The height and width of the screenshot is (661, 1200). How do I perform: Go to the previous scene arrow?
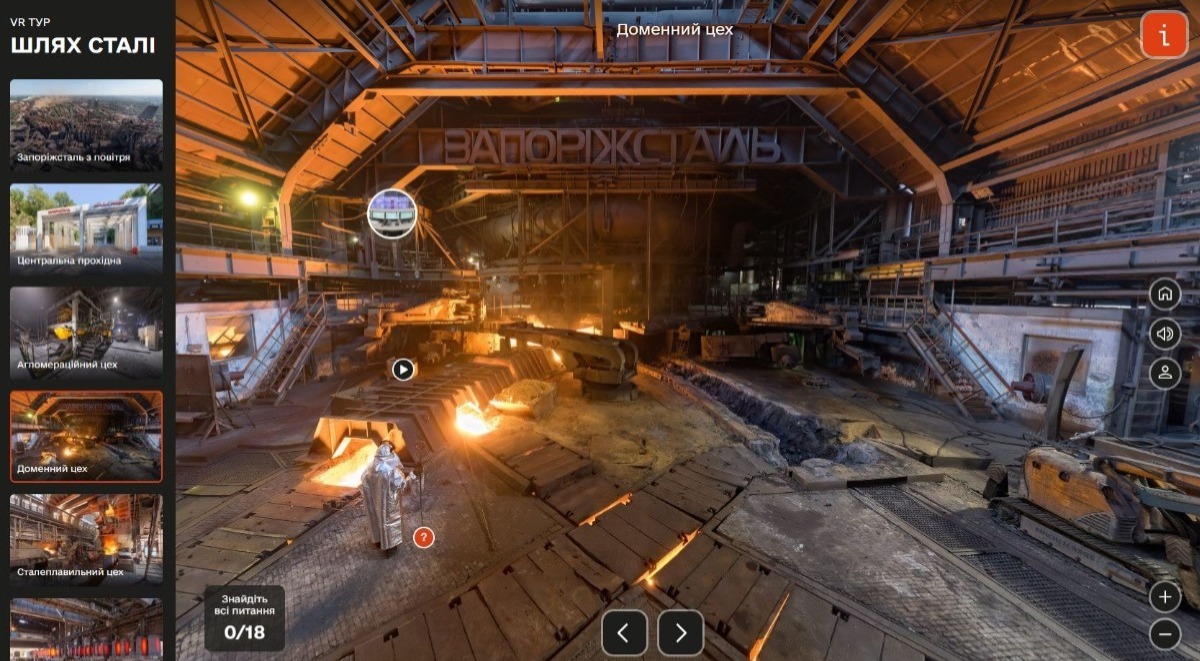(x=624, y=632)
